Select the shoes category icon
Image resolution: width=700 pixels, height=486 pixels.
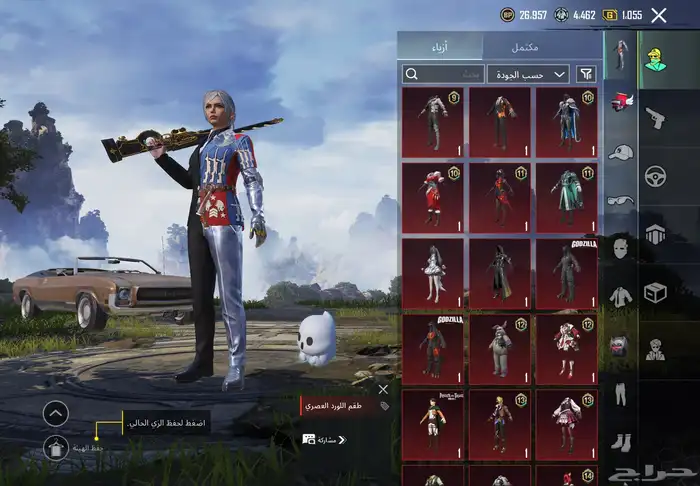pos(620,442)
